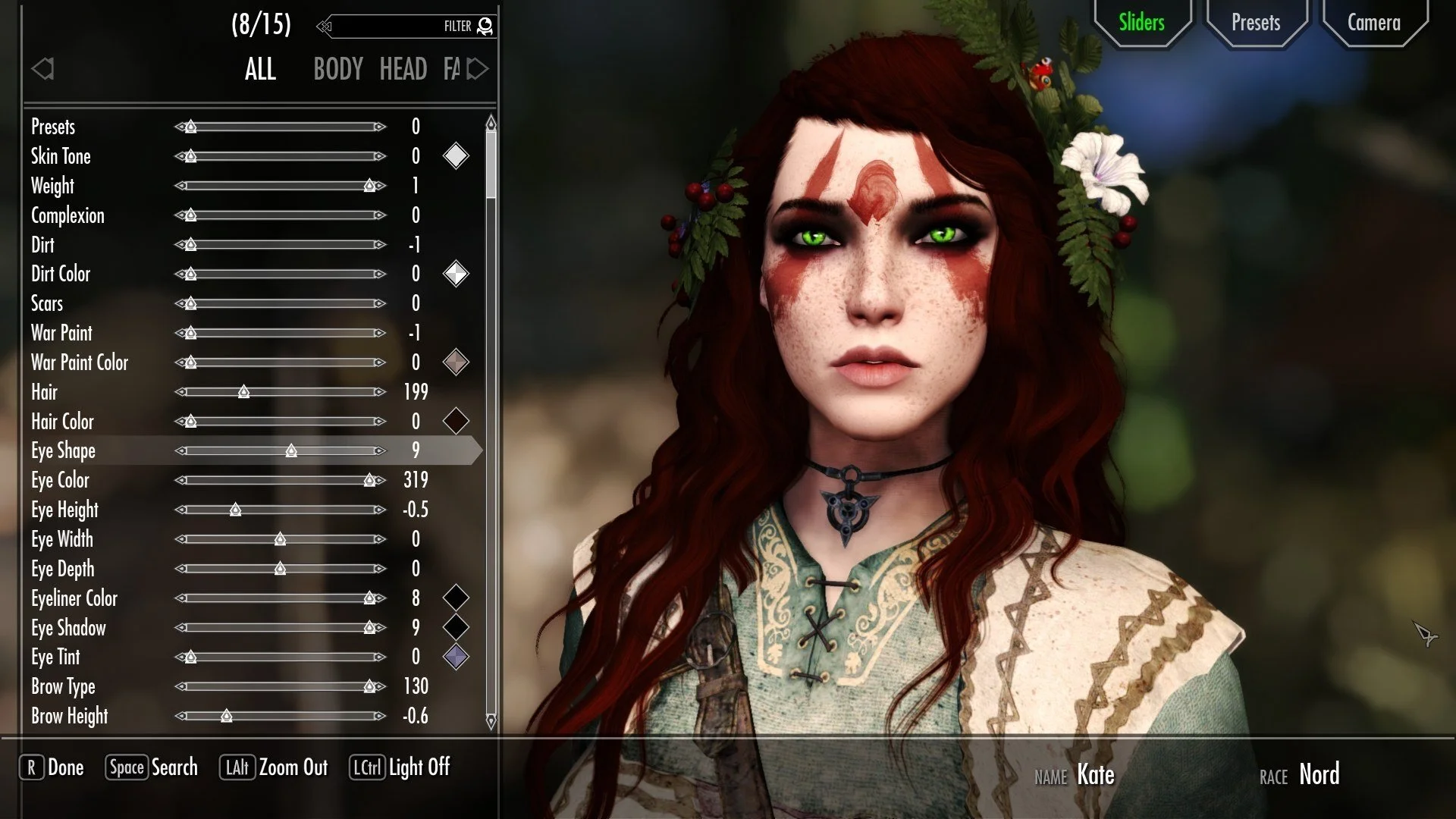Advance categories with the right arrow
The height and width of the screenshot is (819, 1456).
tap(478, 70)
